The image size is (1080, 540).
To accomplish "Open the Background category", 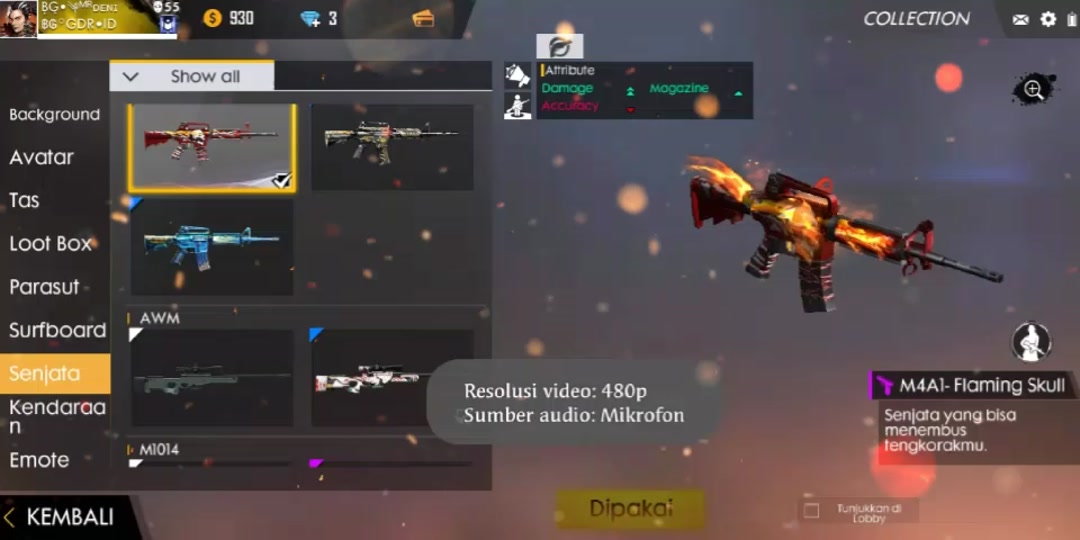I will [54, 115].
